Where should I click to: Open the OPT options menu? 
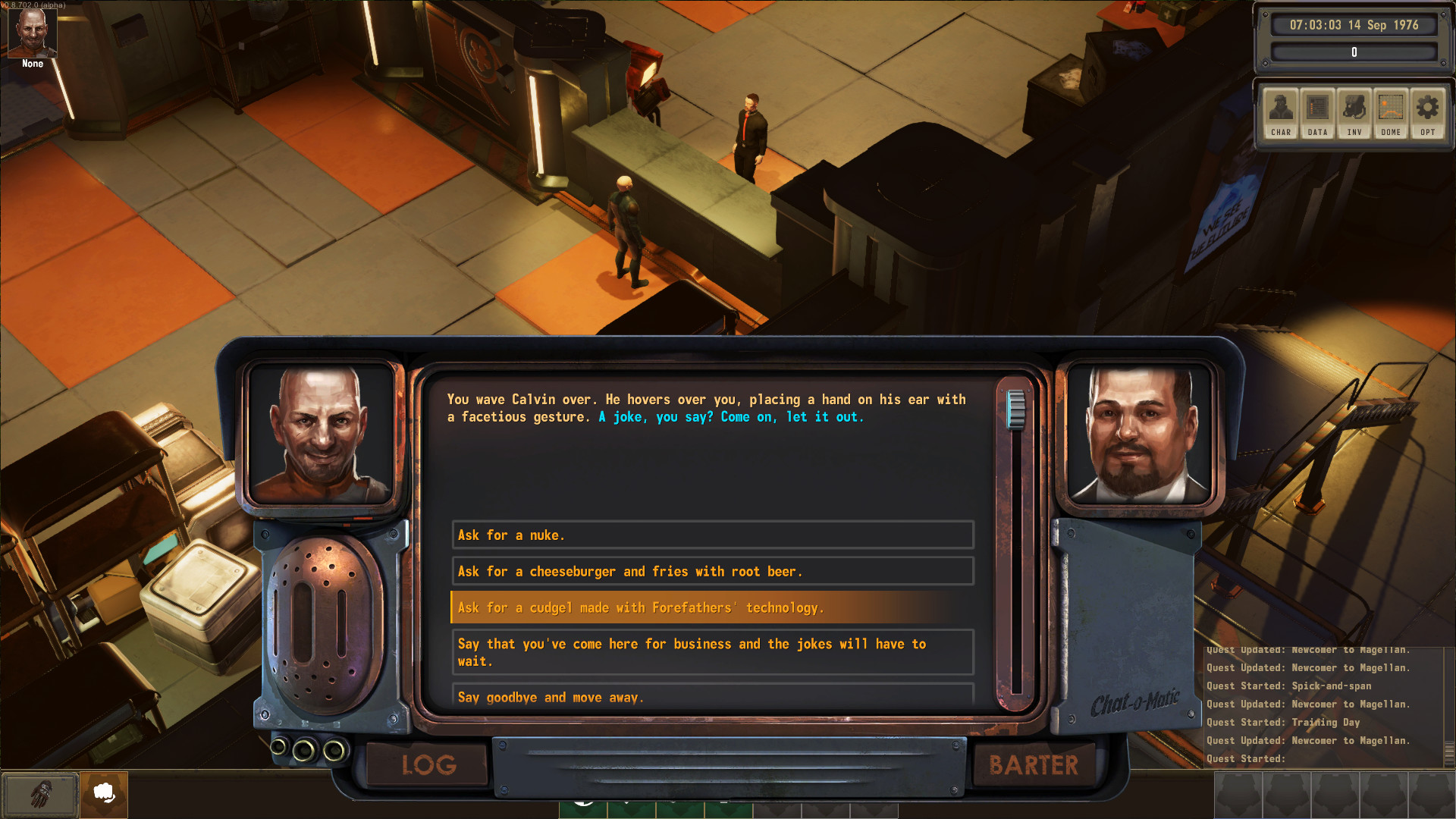1427,112
